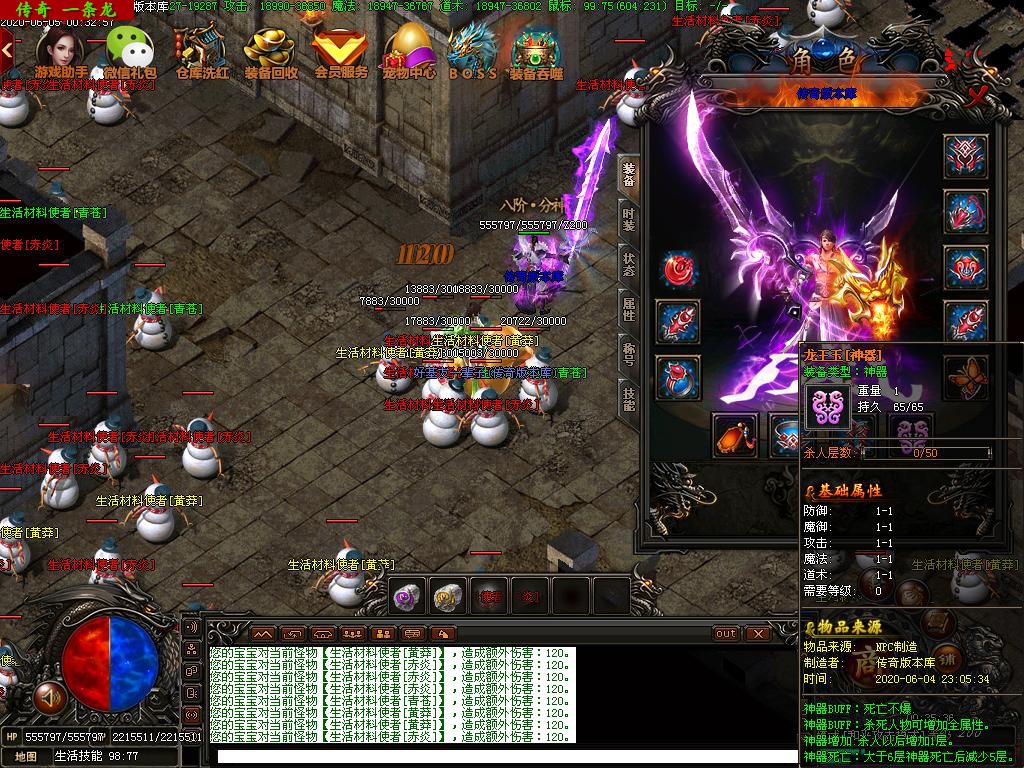The image size is (1024, 768).
Task: Select the red ring equipment slot
Action: click(x=677, y=378)
